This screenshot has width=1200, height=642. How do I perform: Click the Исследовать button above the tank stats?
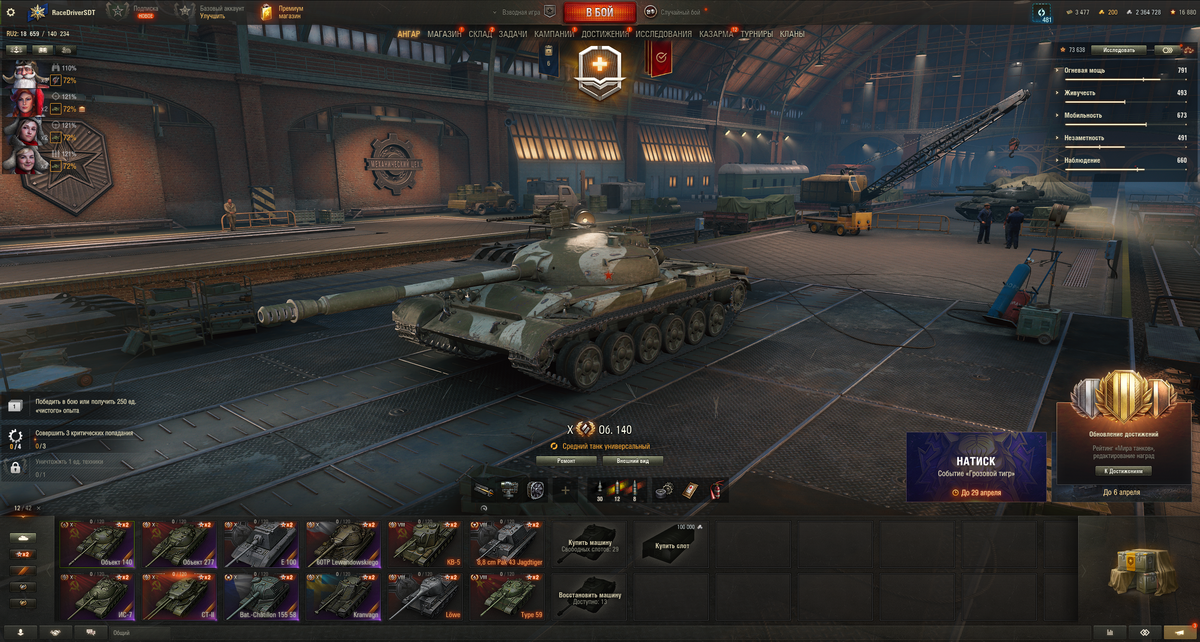1118,49
